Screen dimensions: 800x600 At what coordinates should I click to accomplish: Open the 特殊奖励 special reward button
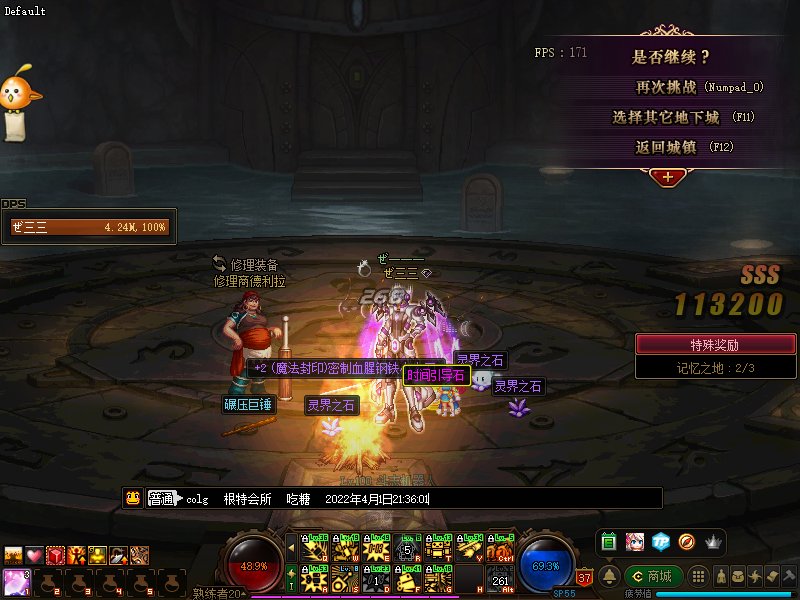[x=716, y=344]
